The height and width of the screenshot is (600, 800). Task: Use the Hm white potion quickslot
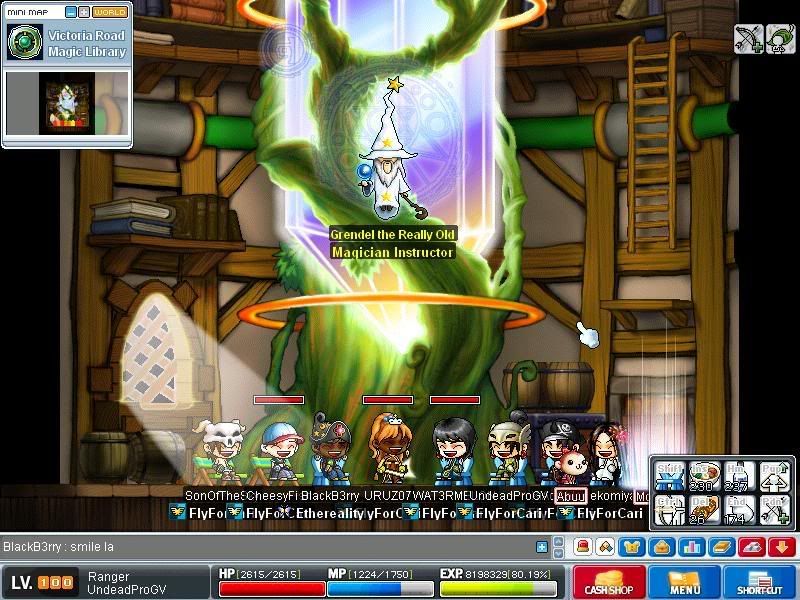pos(738,476)
